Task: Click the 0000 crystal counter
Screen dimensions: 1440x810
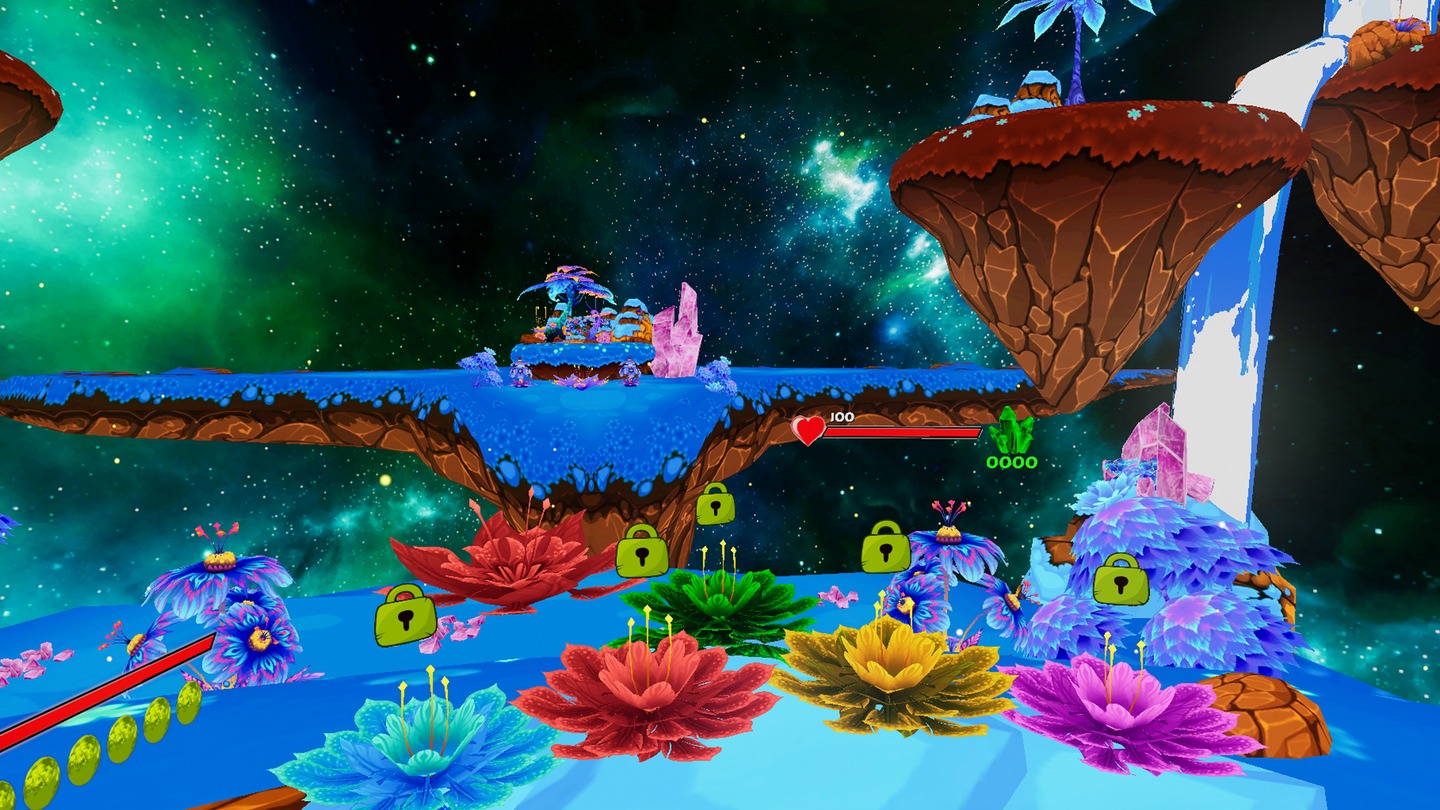Action: [1010, 462]
